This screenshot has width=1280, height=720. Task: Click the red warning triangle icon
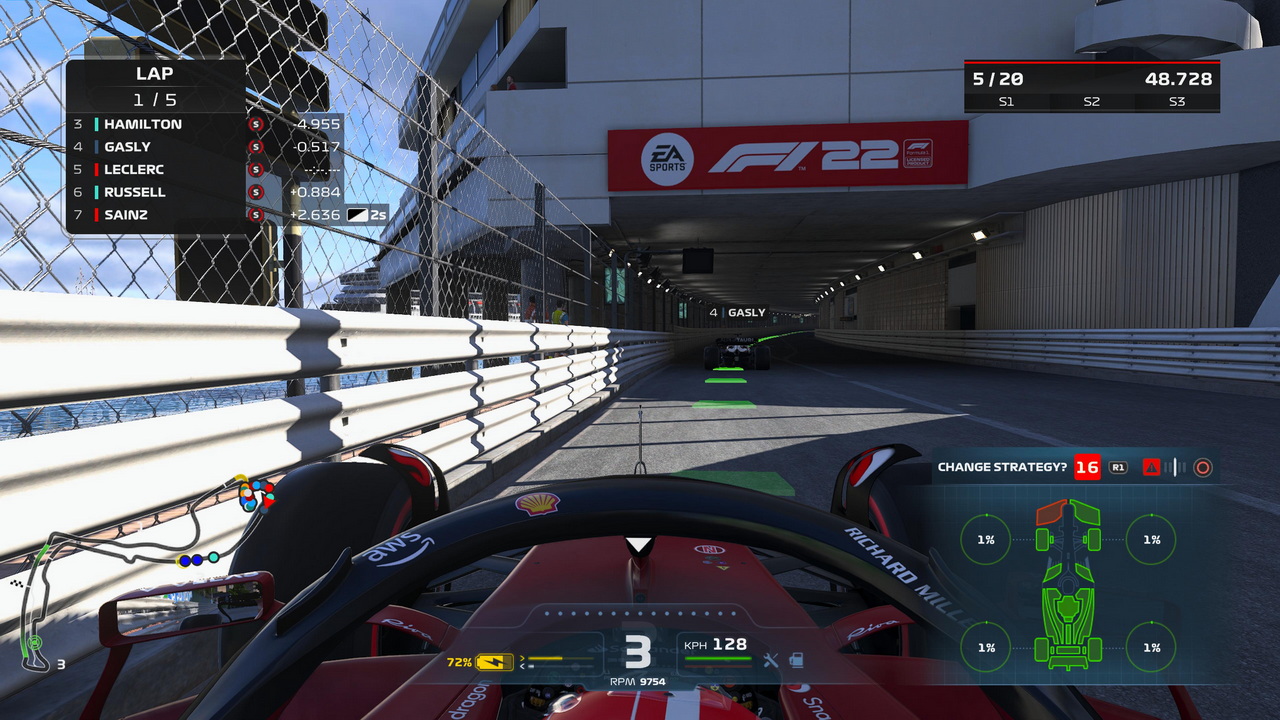coord(1151,467)
